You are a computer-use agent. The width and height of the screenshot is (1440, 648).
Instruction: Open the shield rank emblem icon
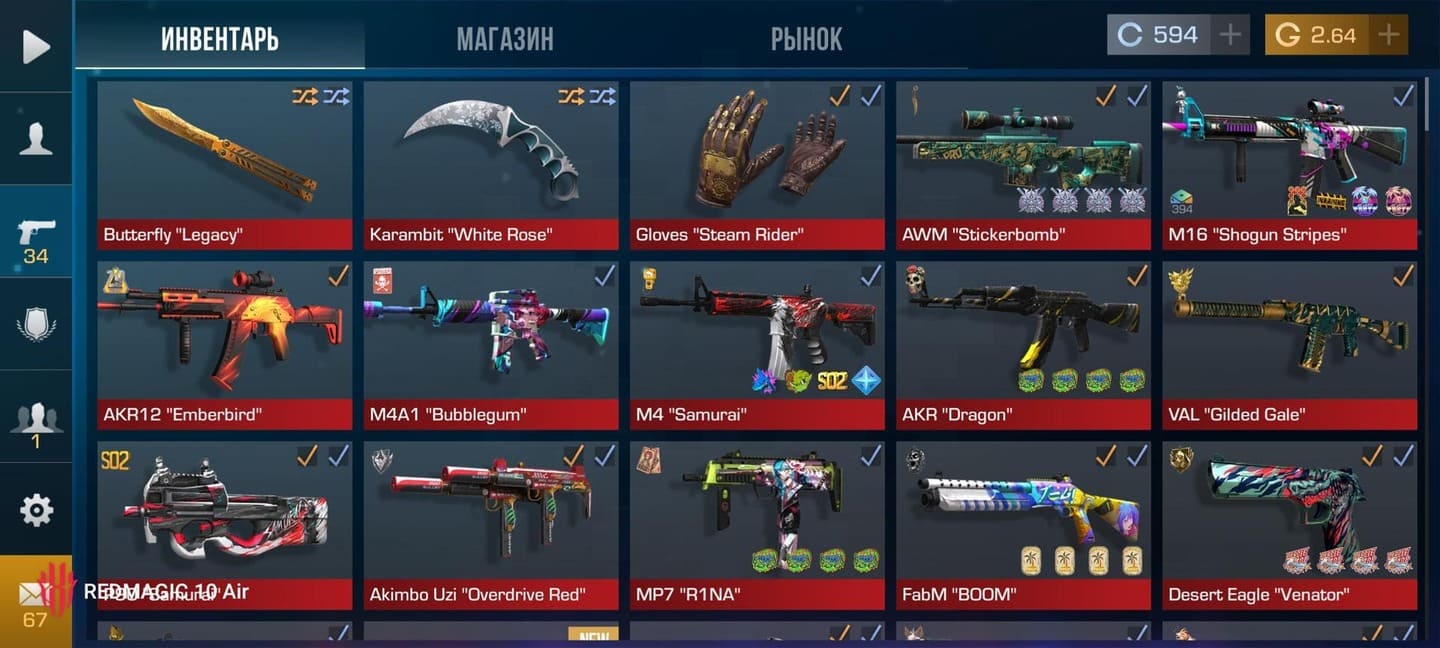[x=36, y=324]
